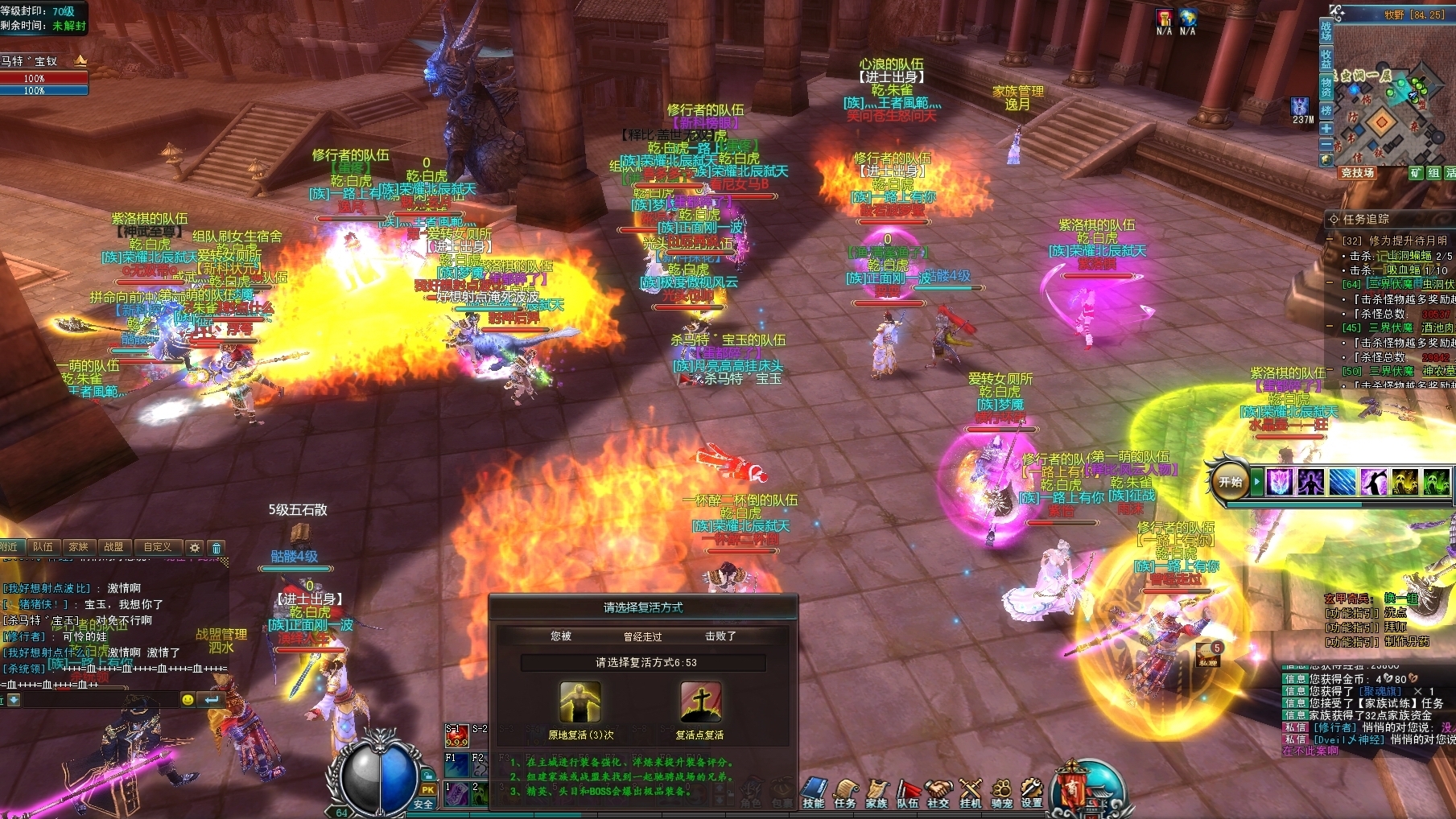Image resolution: width=1456 pixels, height=819 pixels.
Task: Open the Settings (设置) menu
Action: click(x=1032, y=792)
